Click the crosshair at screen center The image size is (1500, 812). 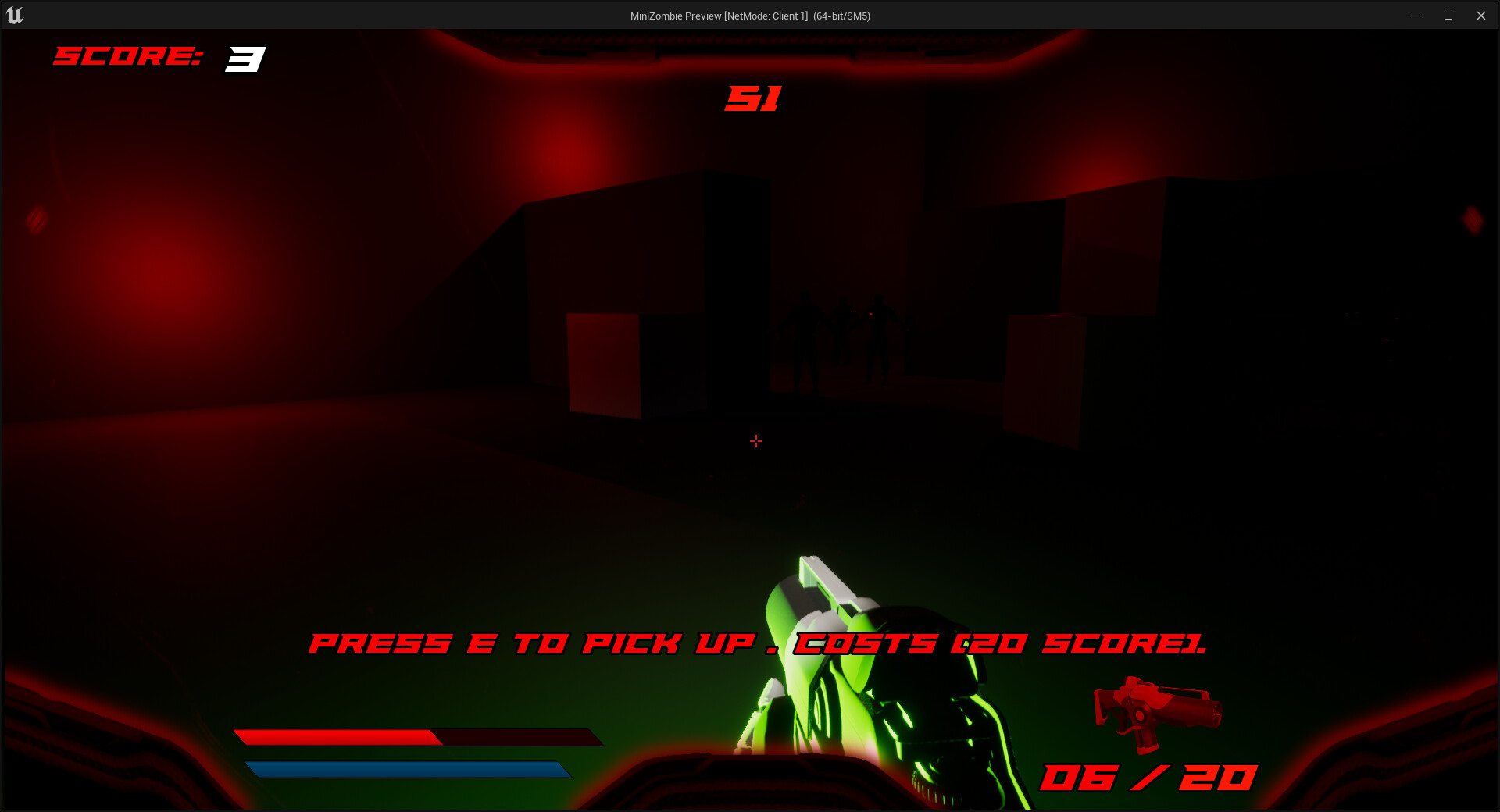click(x=755, y=440)
